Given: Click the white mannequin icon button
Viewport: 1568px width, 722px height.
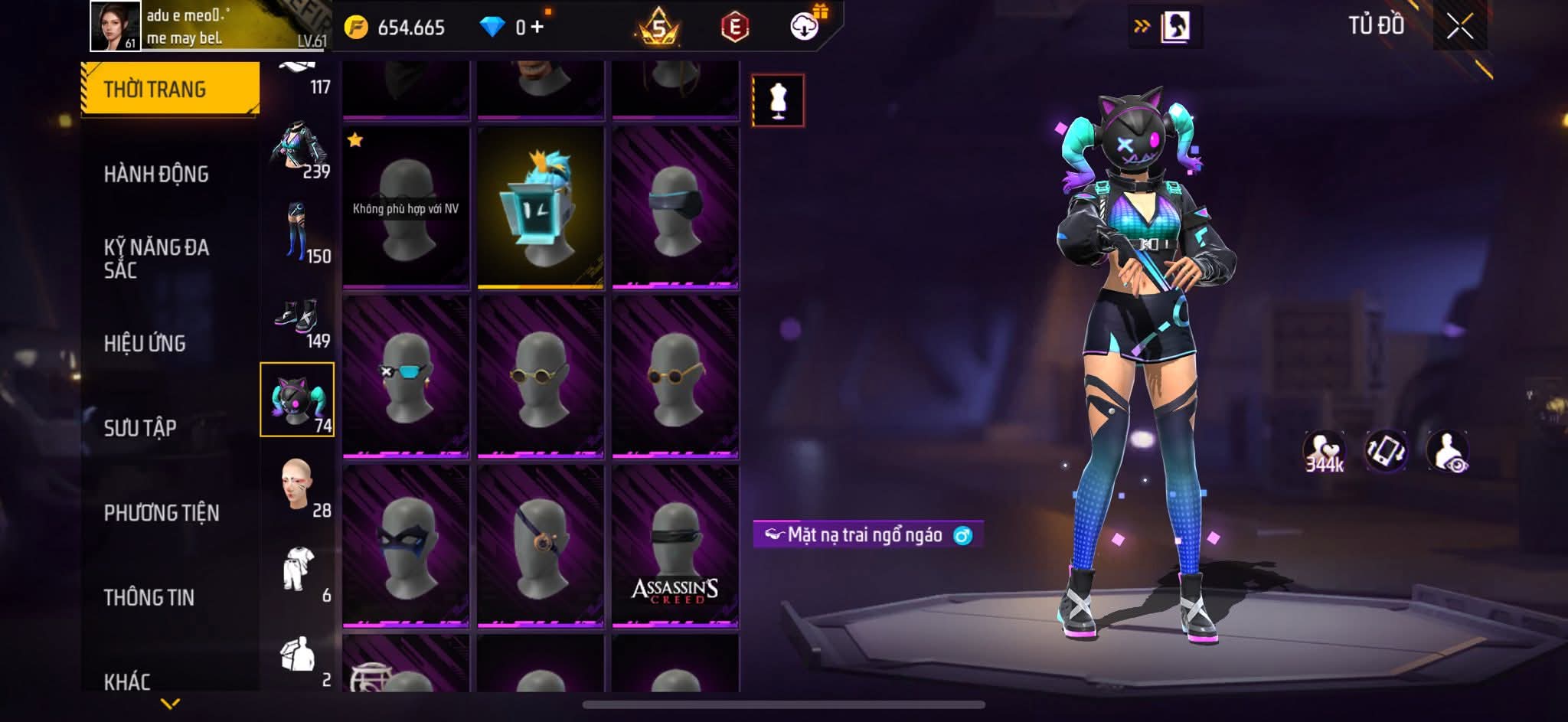Looking at the screenshot, I should pos(778,100).
